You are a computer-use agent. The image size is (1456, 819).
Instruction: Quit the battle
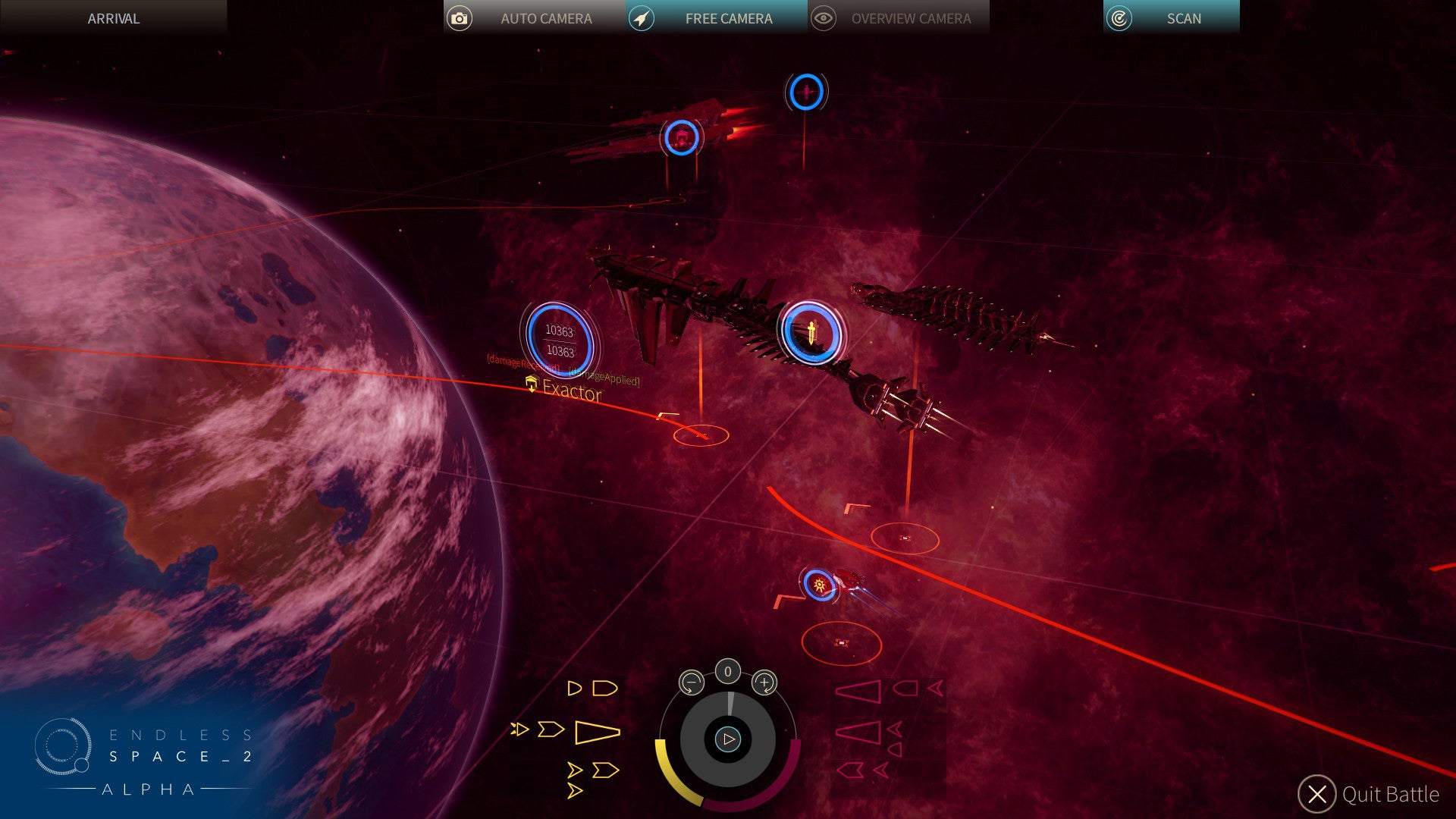(x=1370, y=794)
